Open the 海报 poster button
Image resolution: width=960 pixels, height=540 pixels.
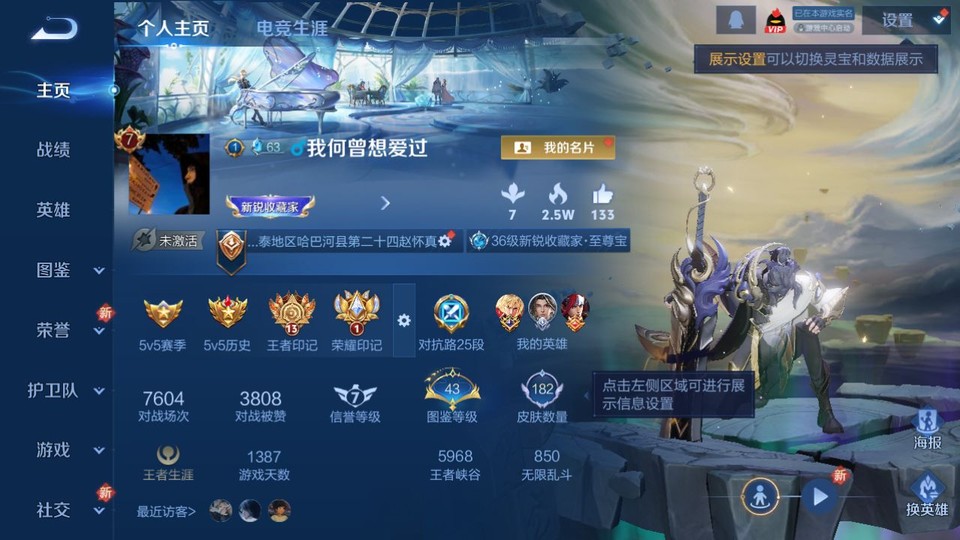point(928,428)
